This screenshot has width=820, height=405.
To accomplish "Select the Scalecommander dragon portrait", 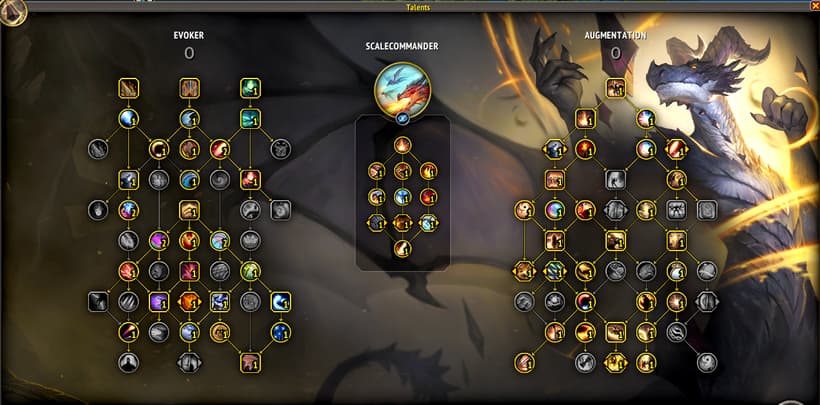I will pos(402,88).
